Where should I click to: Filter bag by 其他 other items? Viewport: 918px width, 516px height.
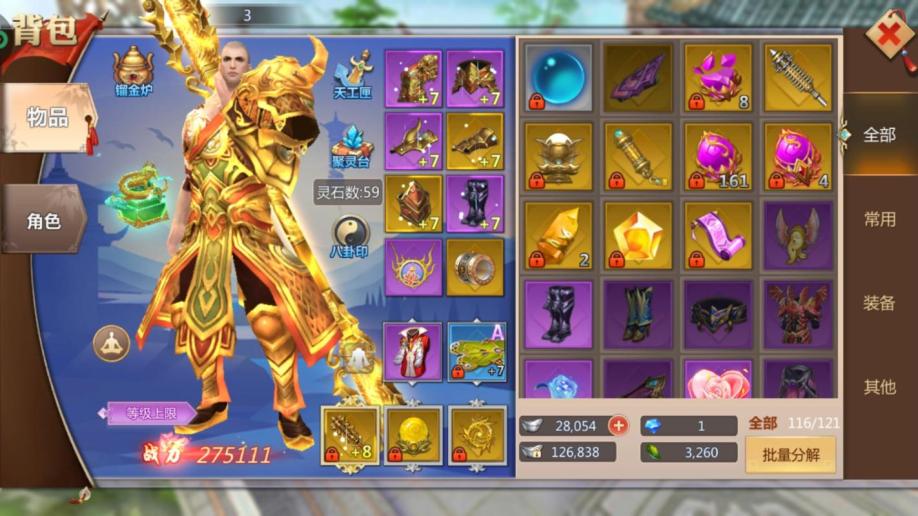point(880,387)
